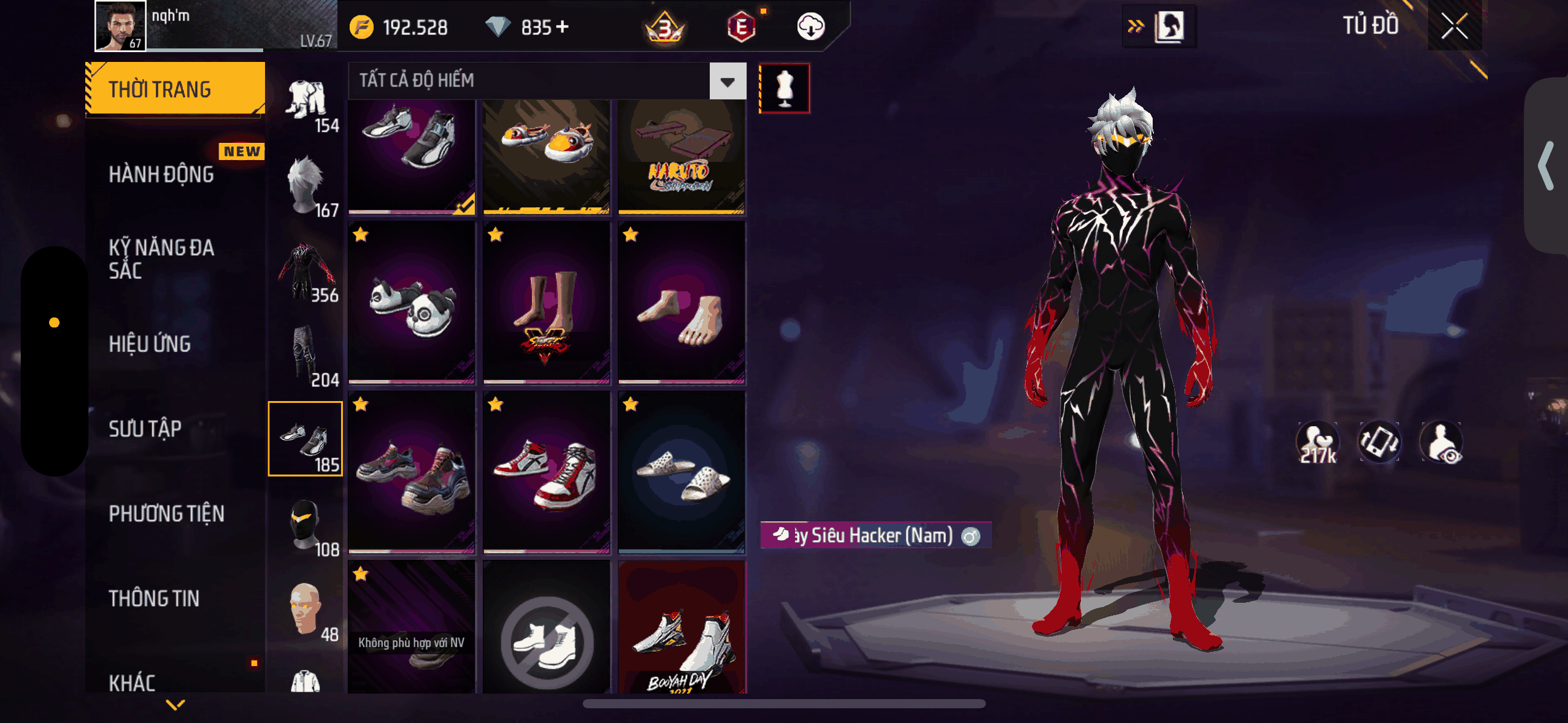This screenshot has height=723, width=1568.
Task: Show the THÔNG TIN section
Action: [154, 599]
